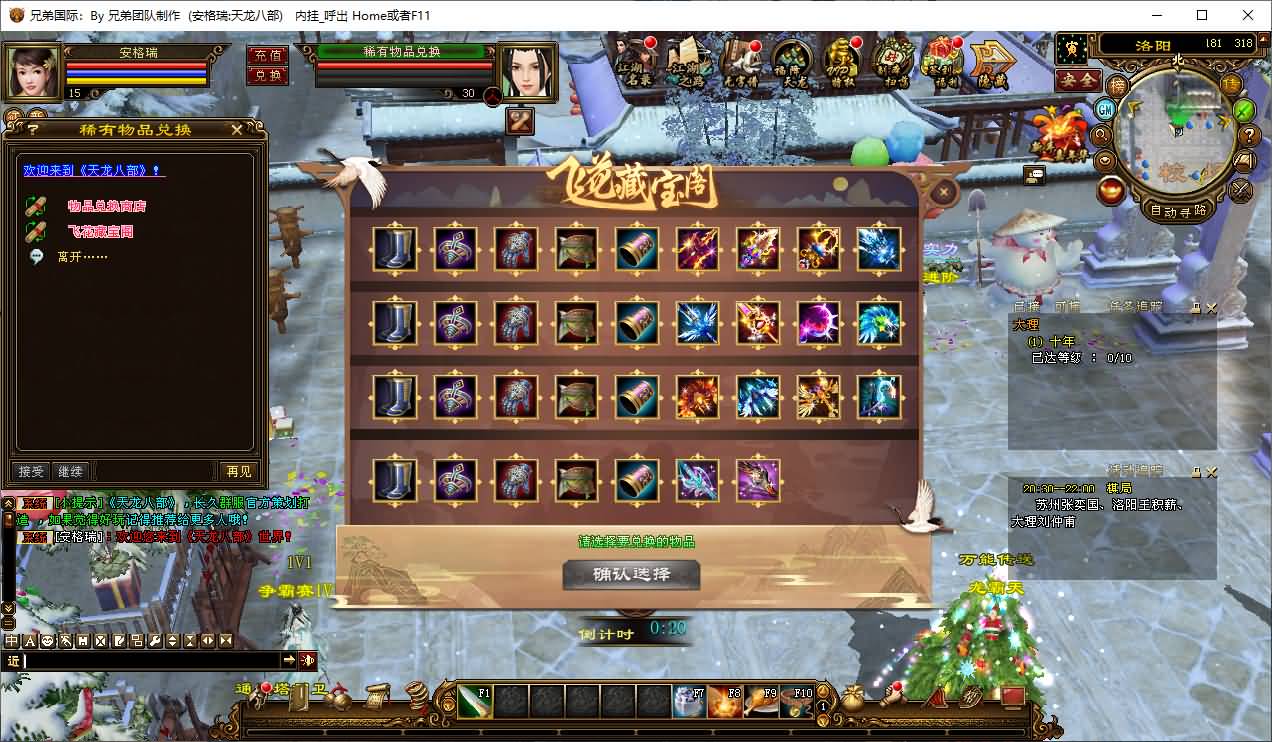
Task: Choose the 飞花藏宝阁 dialogue option
Action: pos(100,231)
